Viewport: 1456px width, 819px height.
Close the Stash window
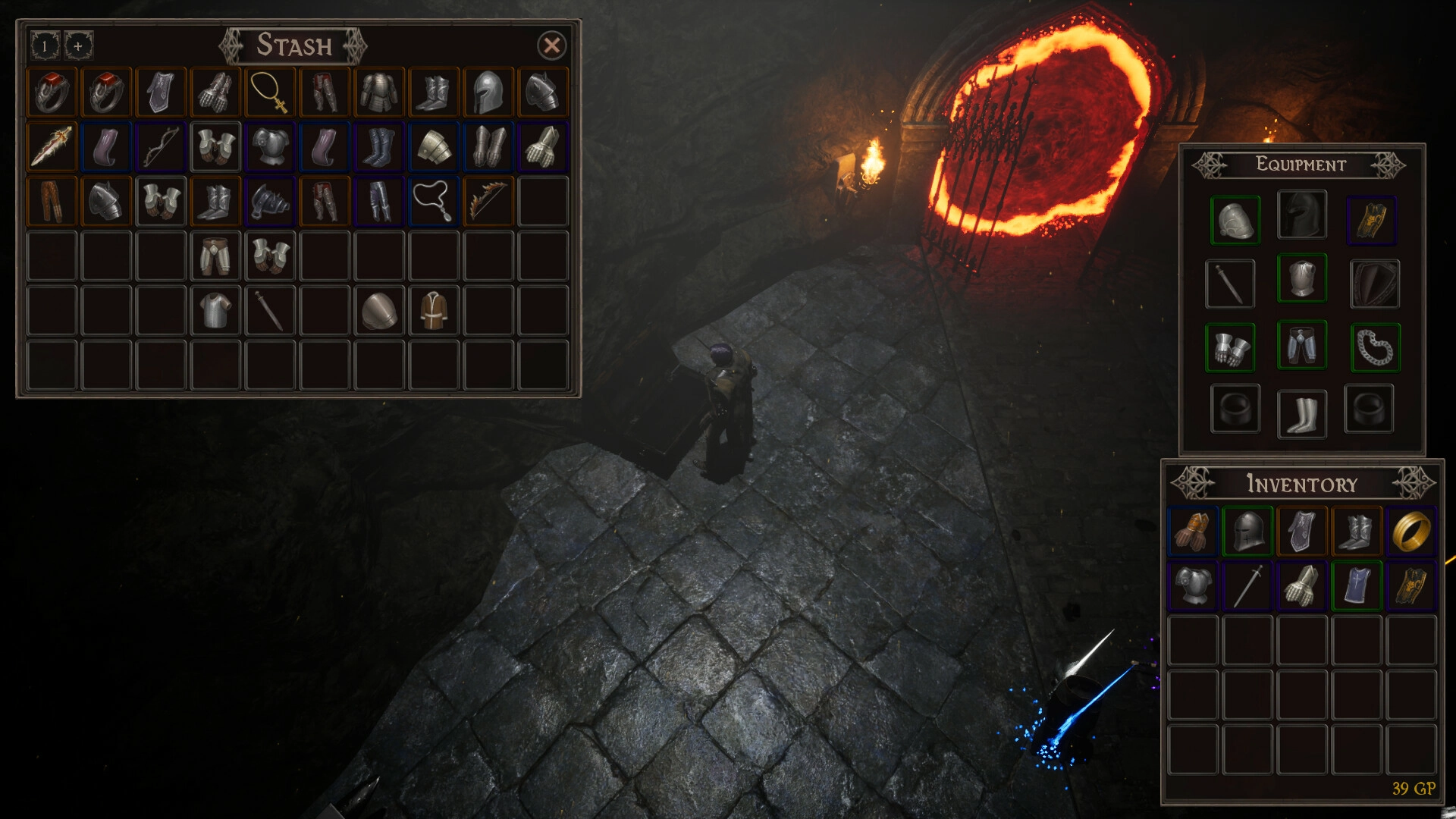(x=551, y=45)
